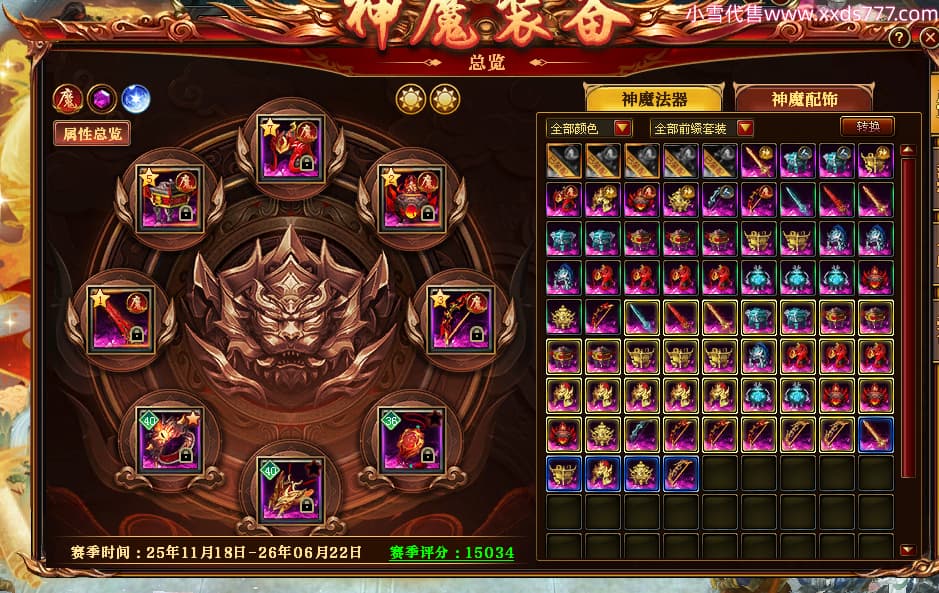Select the 2-star red furnace equipment slot
939x593 pixels.
(x=411, y=199)
